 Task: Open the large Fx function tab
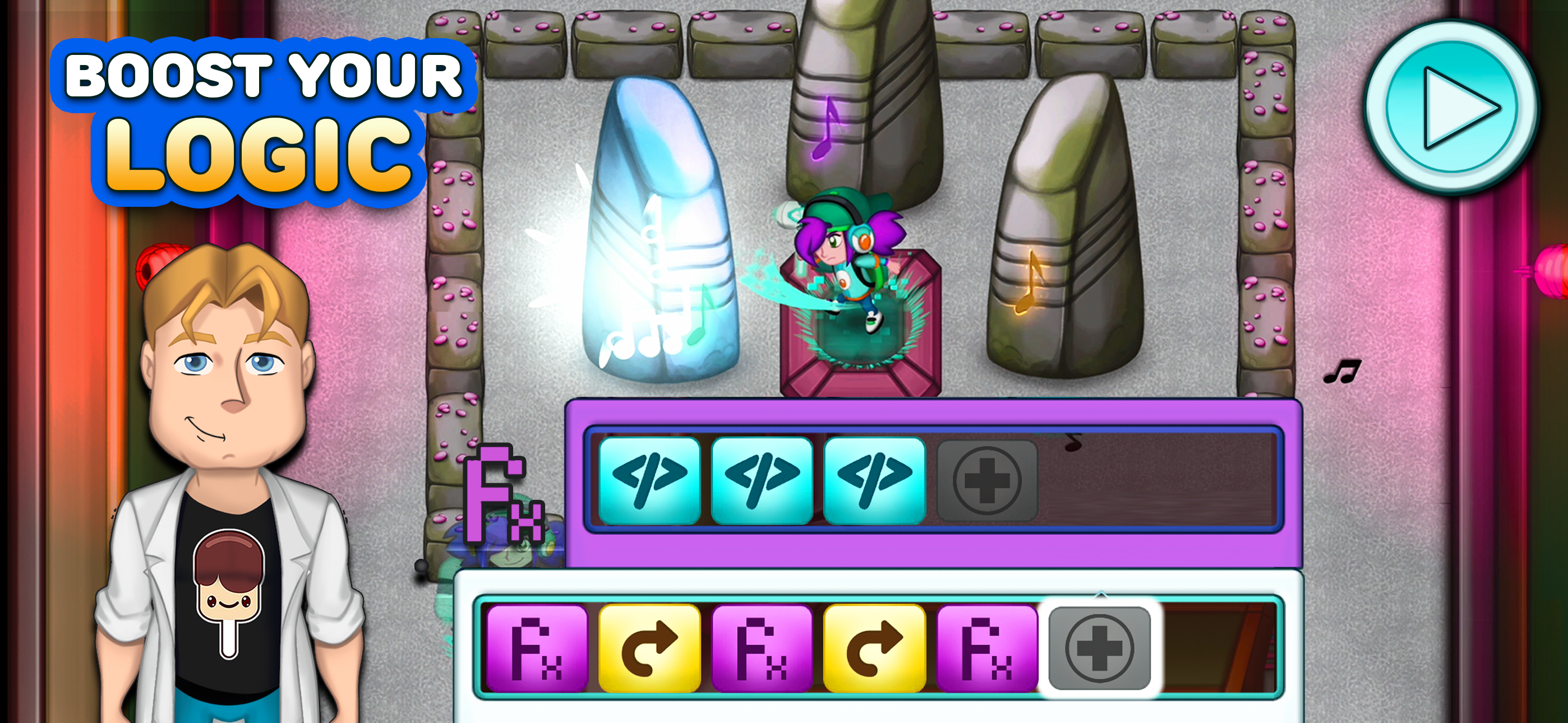click(504, 494)
